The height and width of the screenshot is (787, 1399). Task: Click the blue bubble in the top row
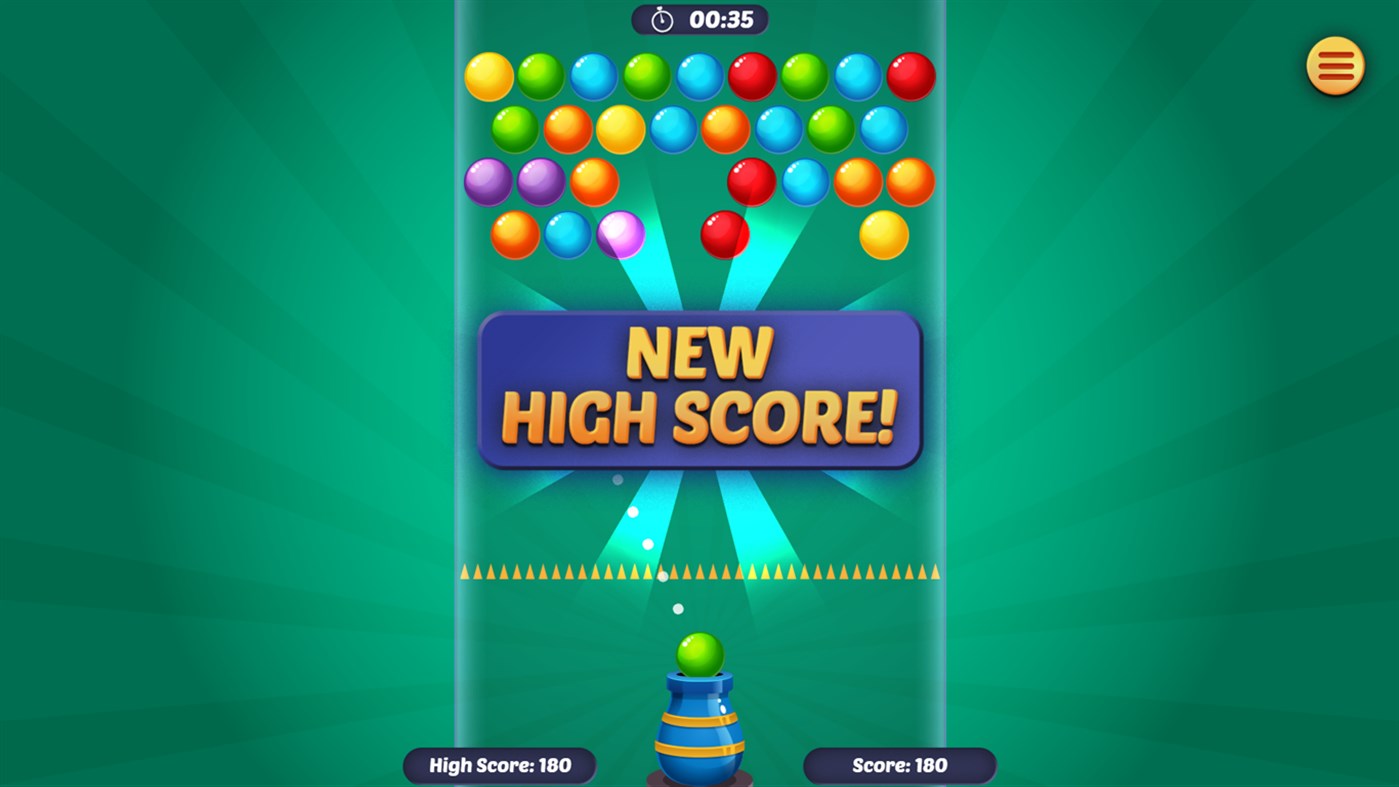tap(594, 75)
